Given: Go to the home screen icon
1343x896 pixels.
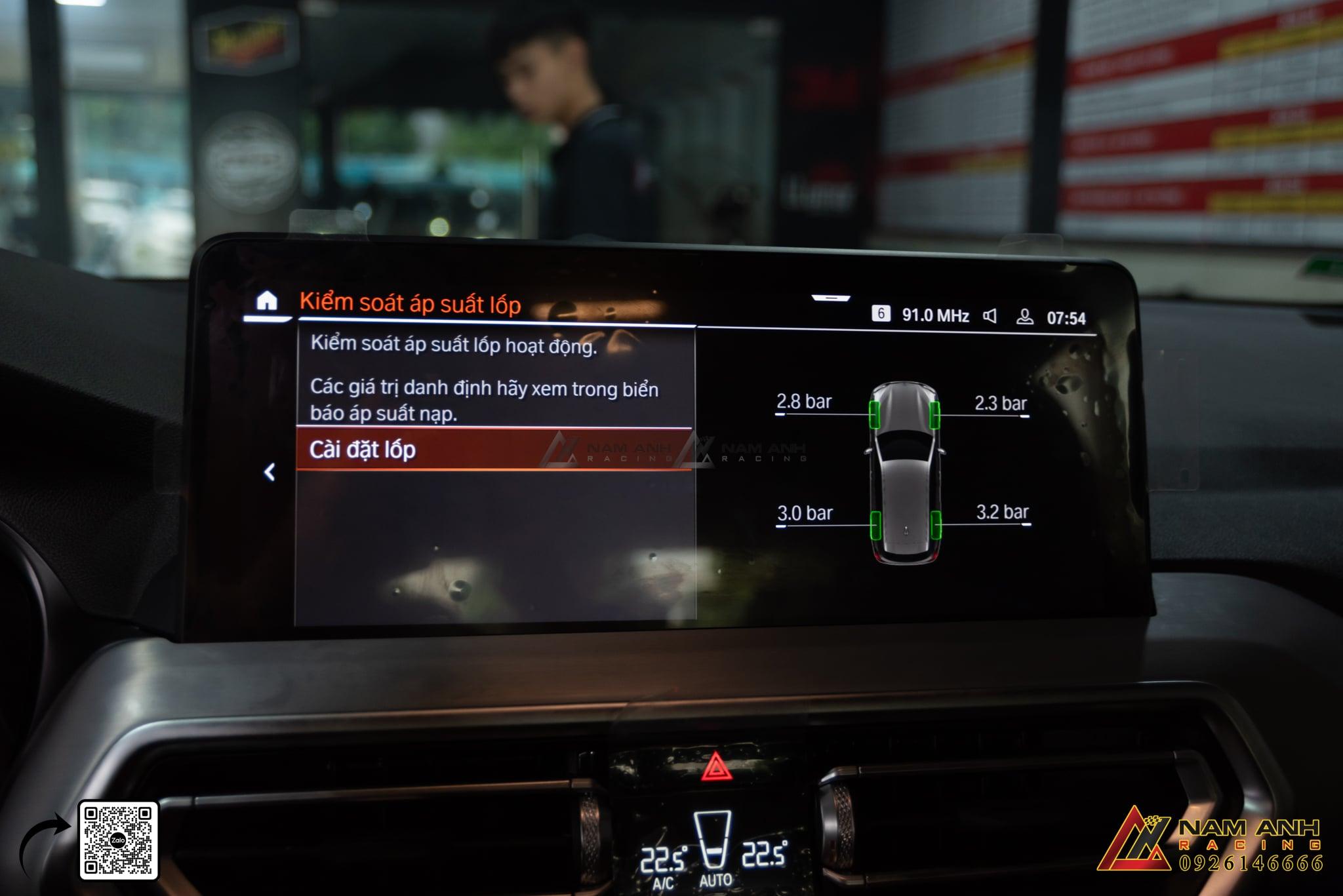Looking at the screenshot, I should pos(266,301).
